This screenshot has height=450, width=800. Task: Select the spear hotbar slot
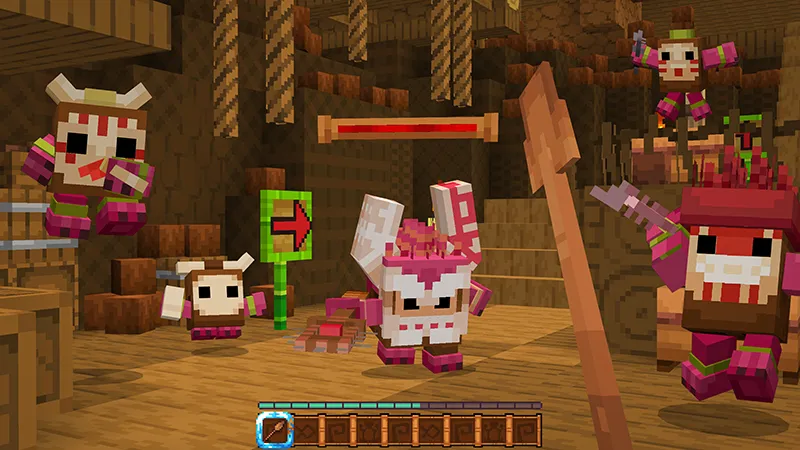coord(273,431)
